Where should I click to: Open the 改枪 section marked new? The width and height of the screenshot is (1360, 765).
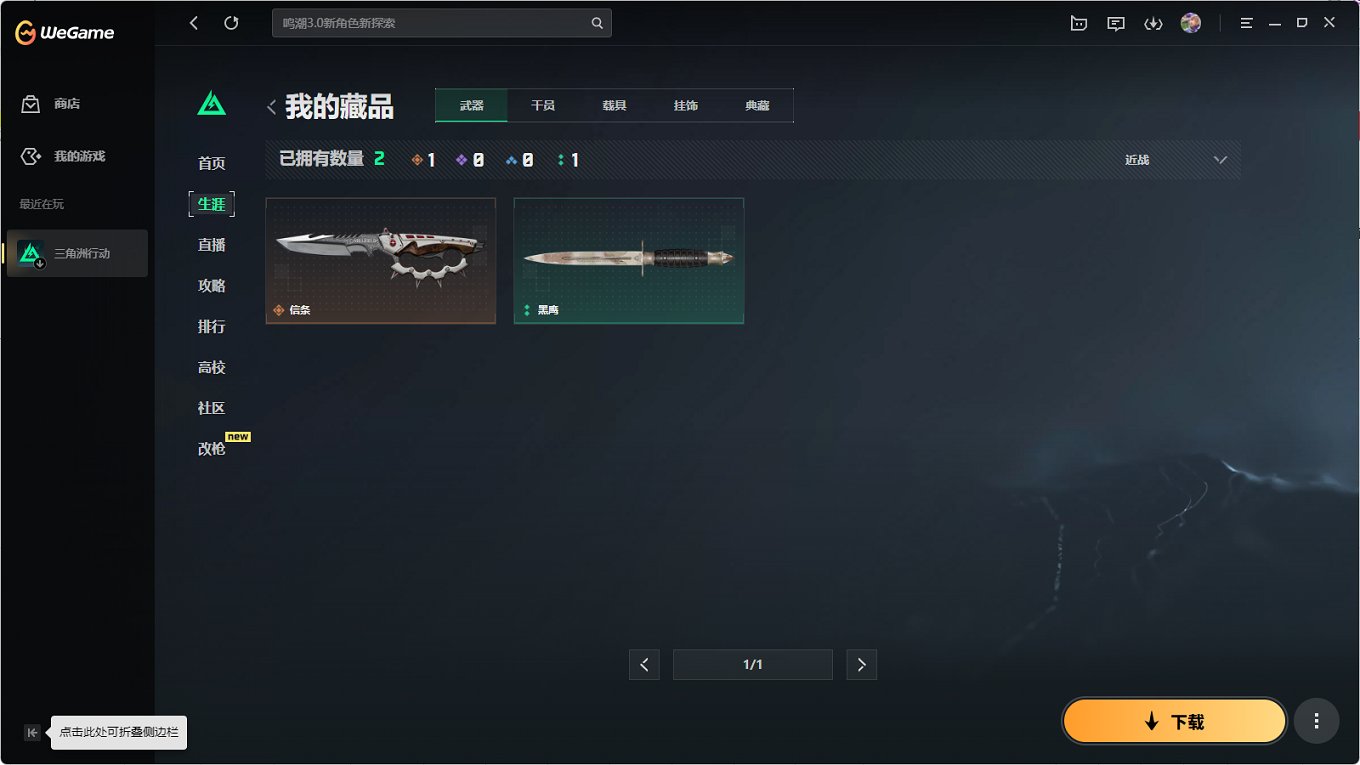pos(211,448)
